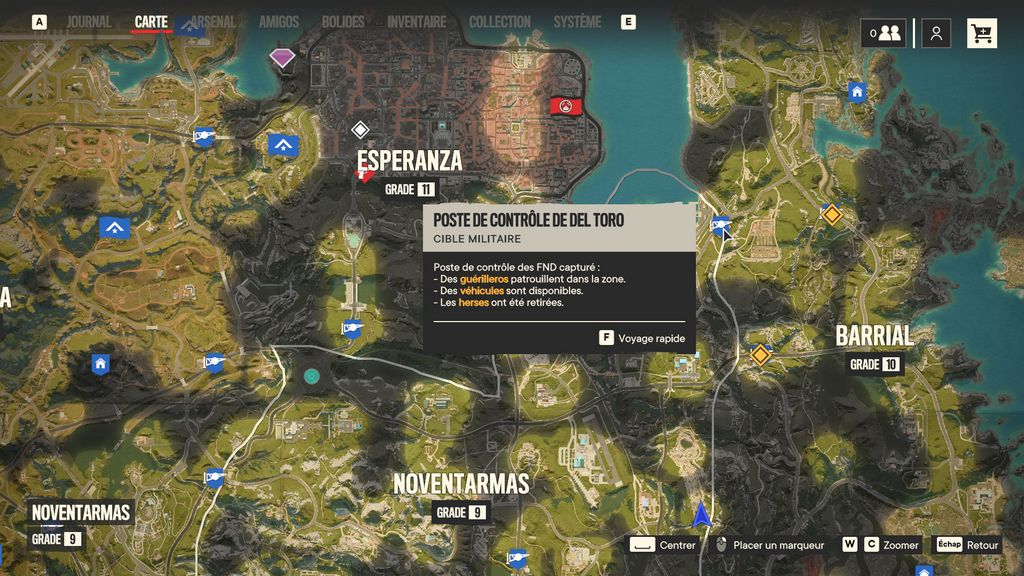Switch to the Arsenal tab
Image resolution: width=1024 pixels, height=576 pixels.
point(212,22)
